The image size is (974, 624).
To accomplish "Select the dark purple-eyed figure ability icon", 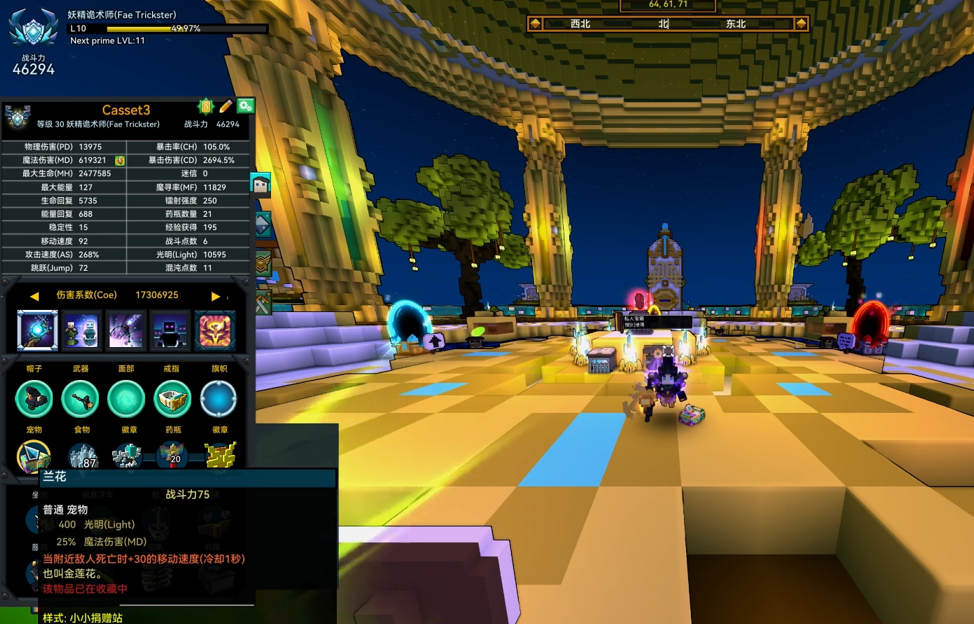I will 170,330.
